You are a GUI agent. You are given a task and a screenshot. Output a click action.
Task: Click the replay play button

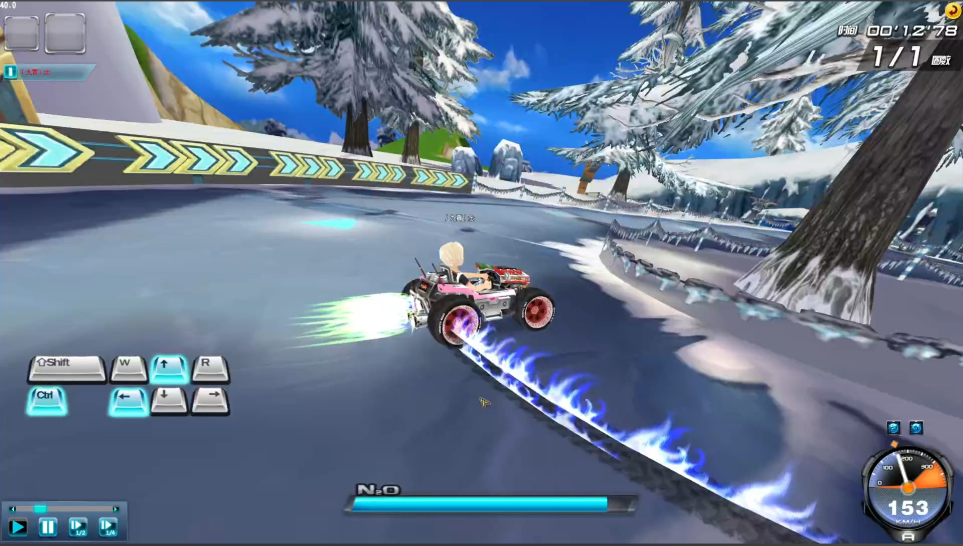18,527
